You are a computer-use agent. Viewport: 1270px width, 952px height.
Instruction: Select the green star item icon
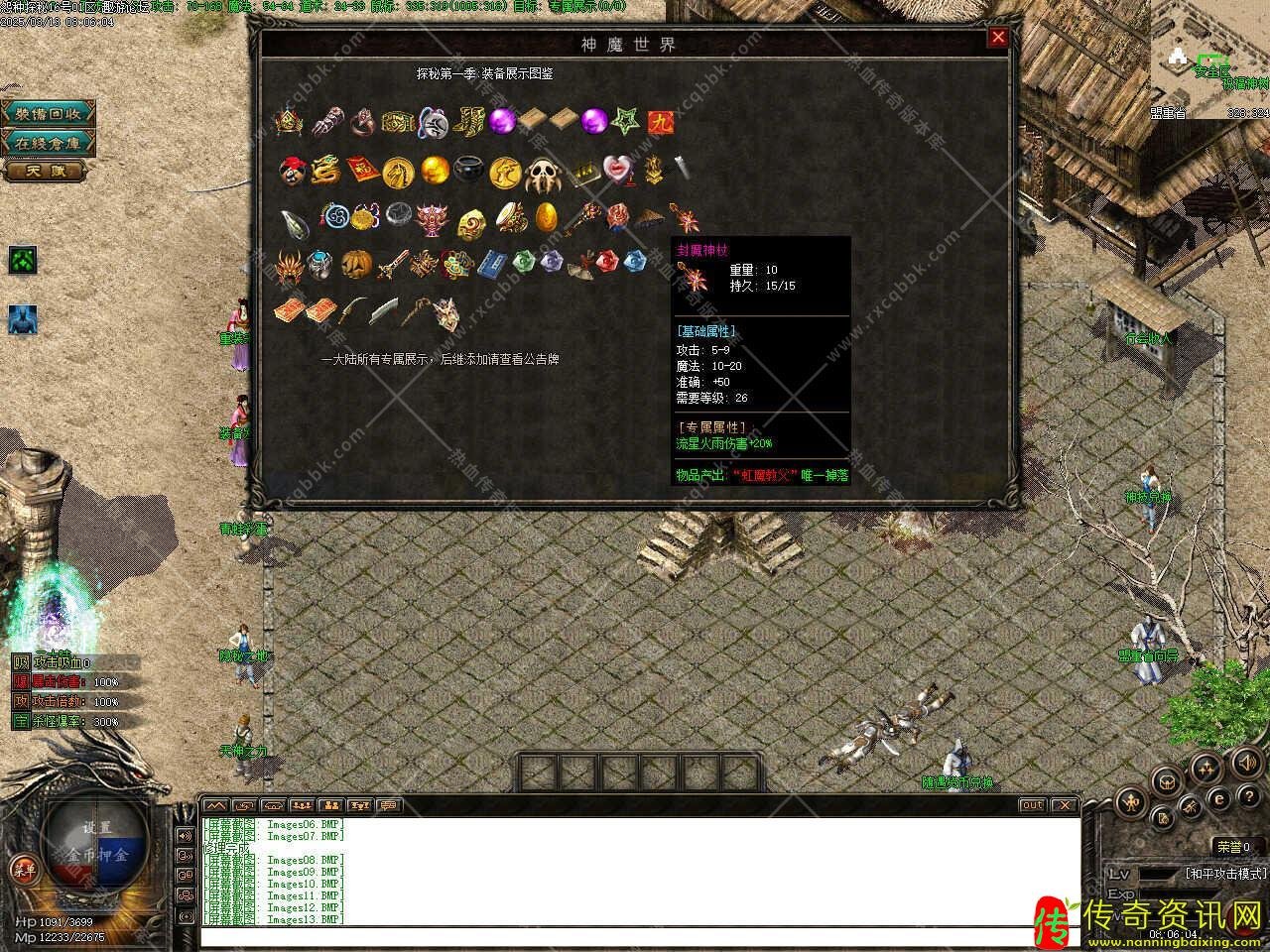pyautogui.click(x=625, y=121)
